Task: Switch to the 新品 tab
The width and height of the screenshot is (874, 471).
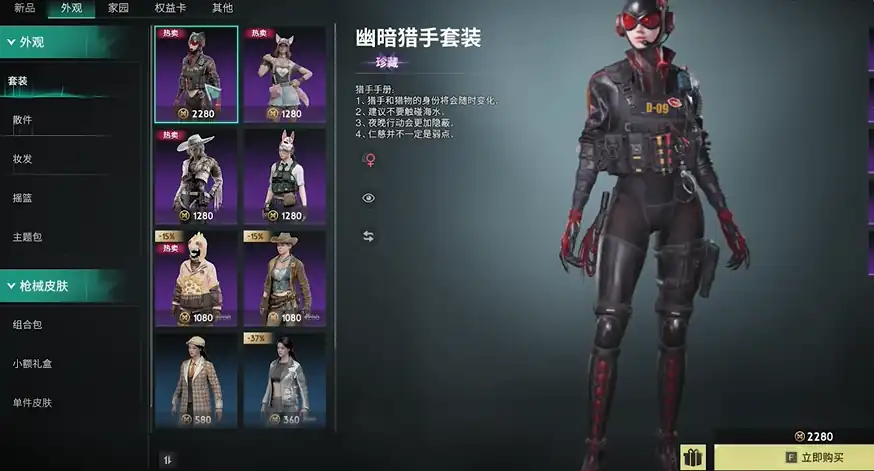Action: coord(25,8)
